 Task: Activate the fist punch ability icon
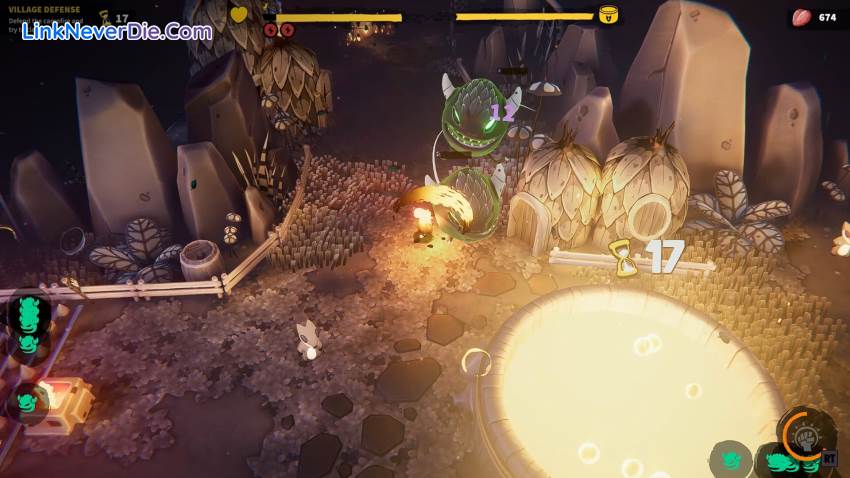coord(804,435)
